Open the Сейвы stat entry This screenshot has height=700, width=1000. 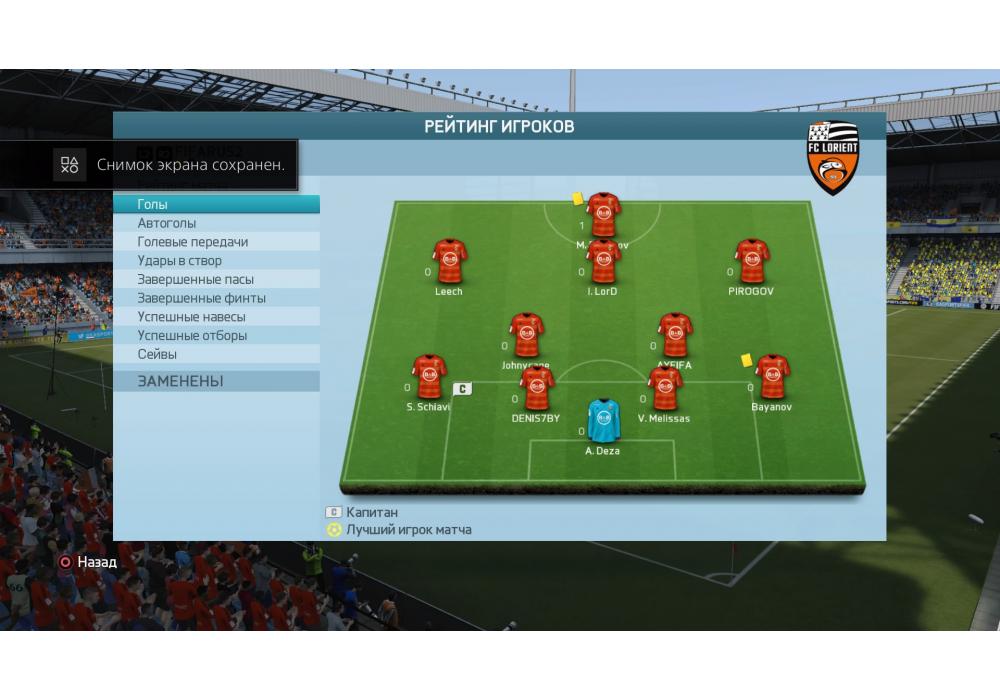pos(216,354)
